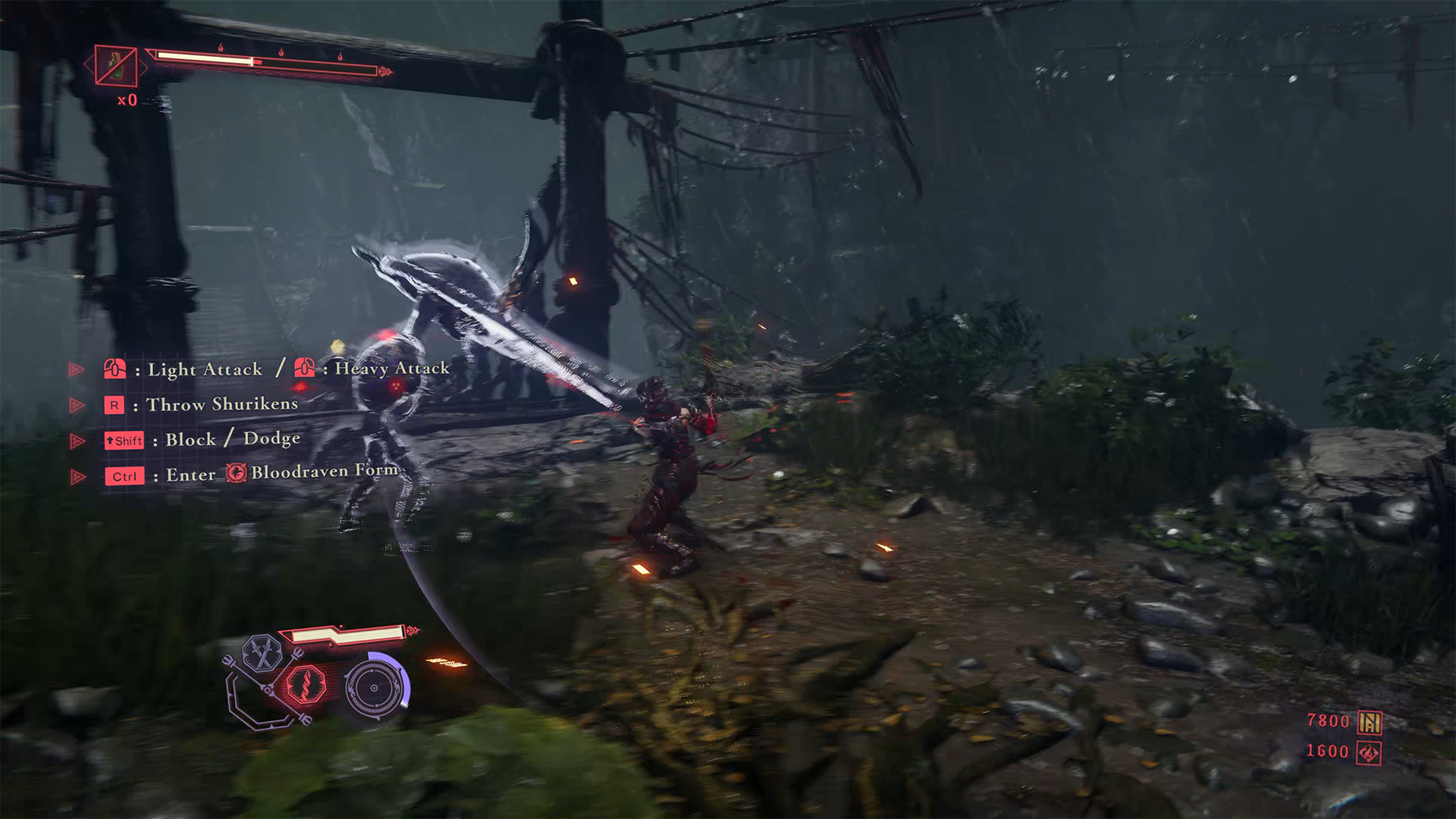This screenshot has width=1456, height=819.
Task: Click the gold currency icon
Action: tap(1370, 723)
